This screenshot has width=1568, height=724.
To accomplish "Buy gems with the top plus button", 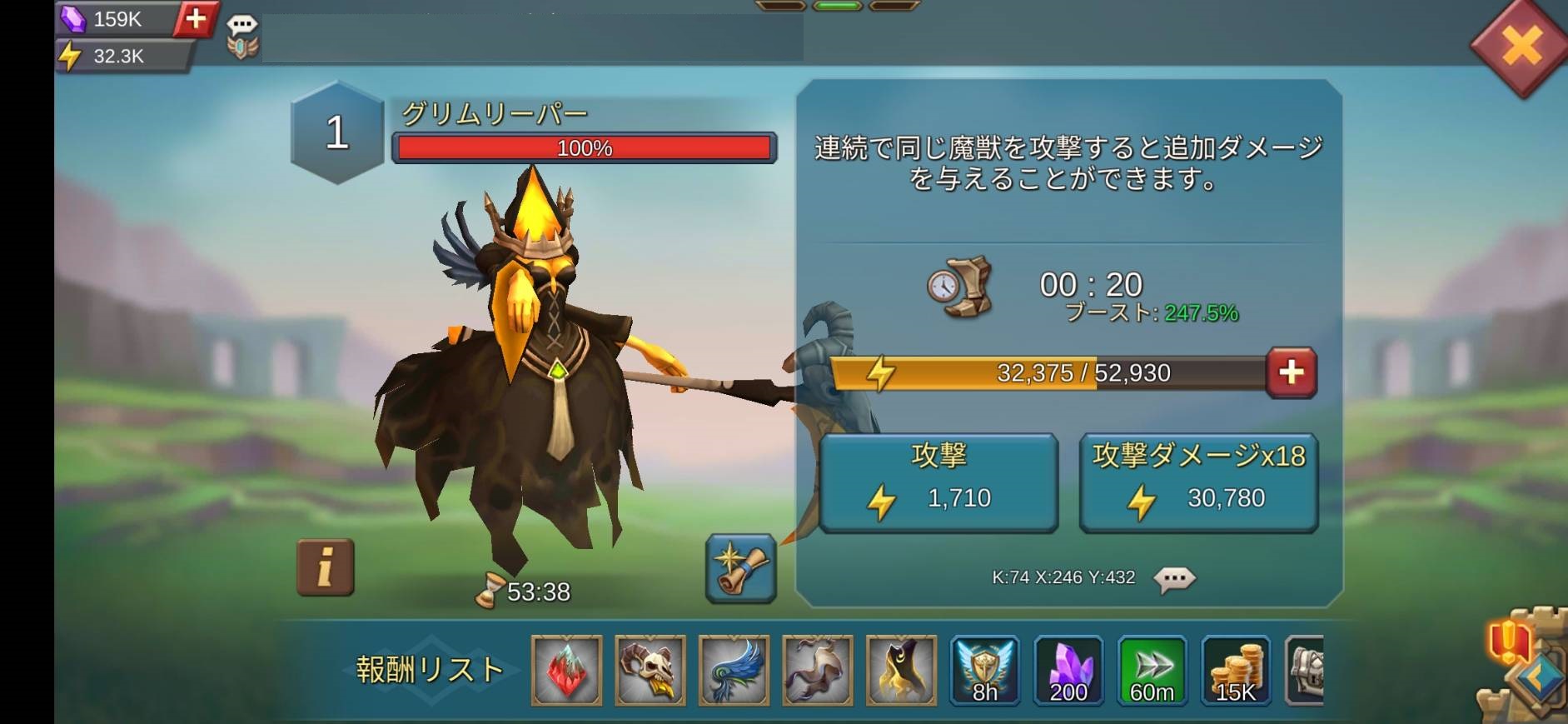I will tap(196, 19).
